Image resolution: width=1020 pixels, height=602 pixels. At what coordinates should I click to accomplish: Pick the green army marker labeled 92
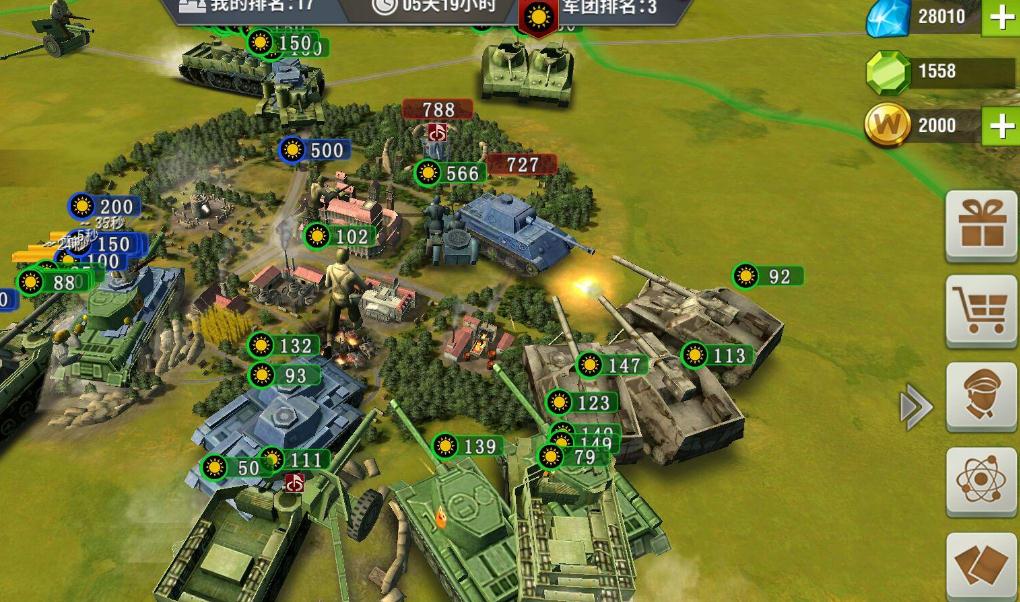[x=767, y=276]
